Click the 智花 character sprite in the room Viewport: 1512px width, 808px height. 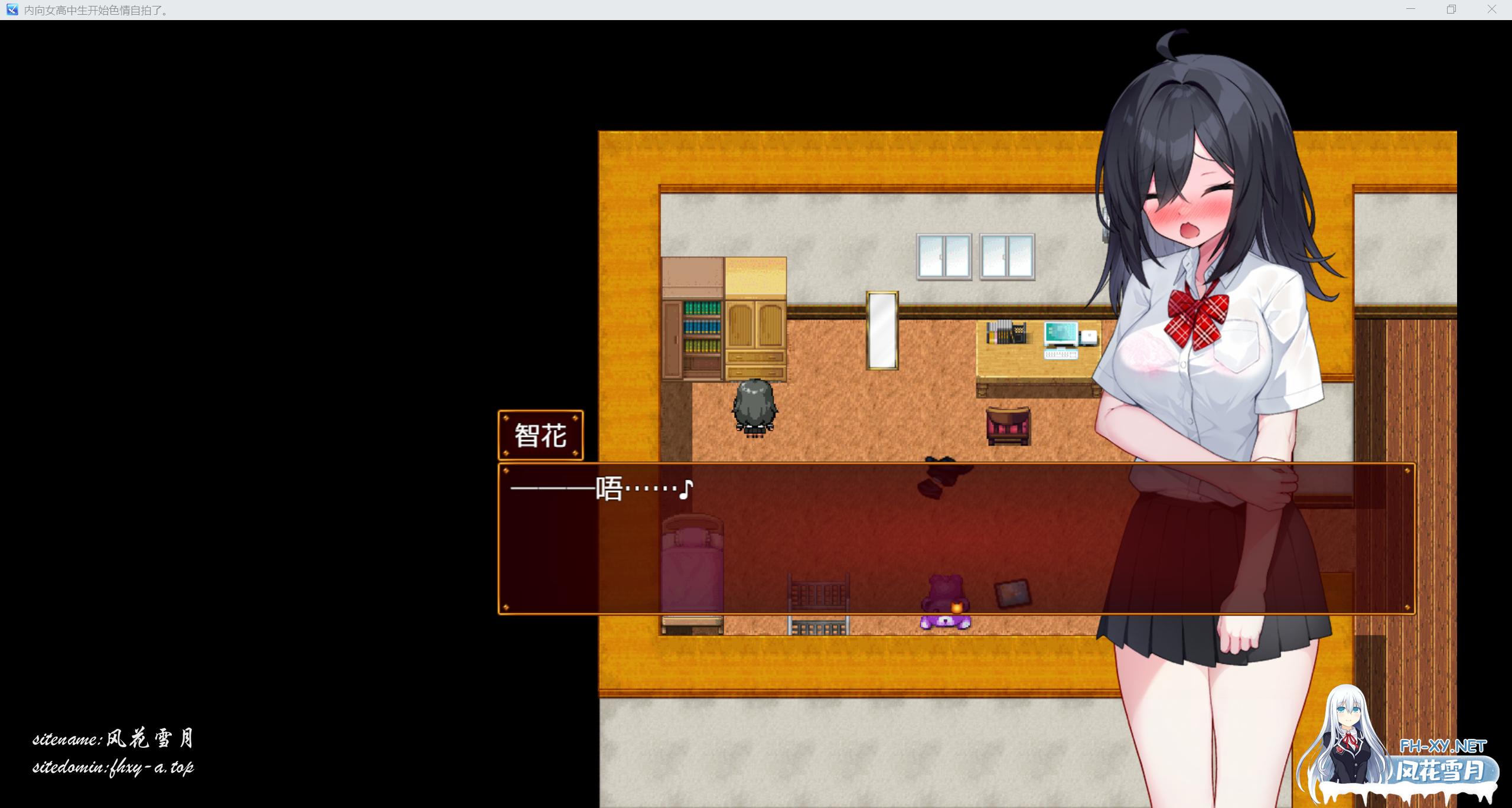754,408
